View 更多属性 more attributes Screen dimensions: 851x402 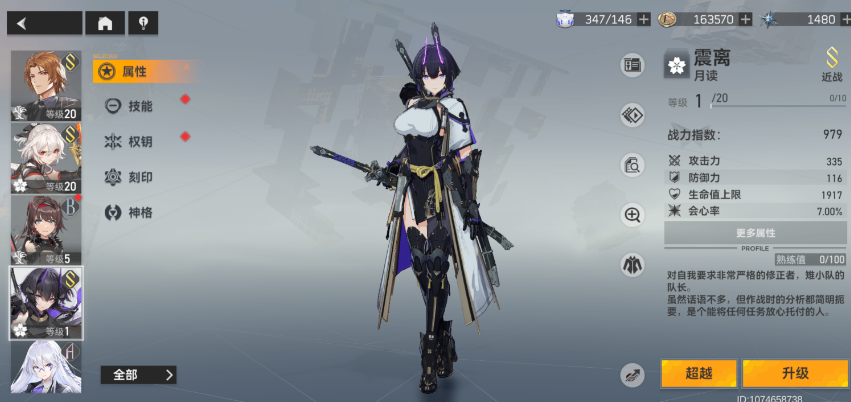tap(755, 232)
